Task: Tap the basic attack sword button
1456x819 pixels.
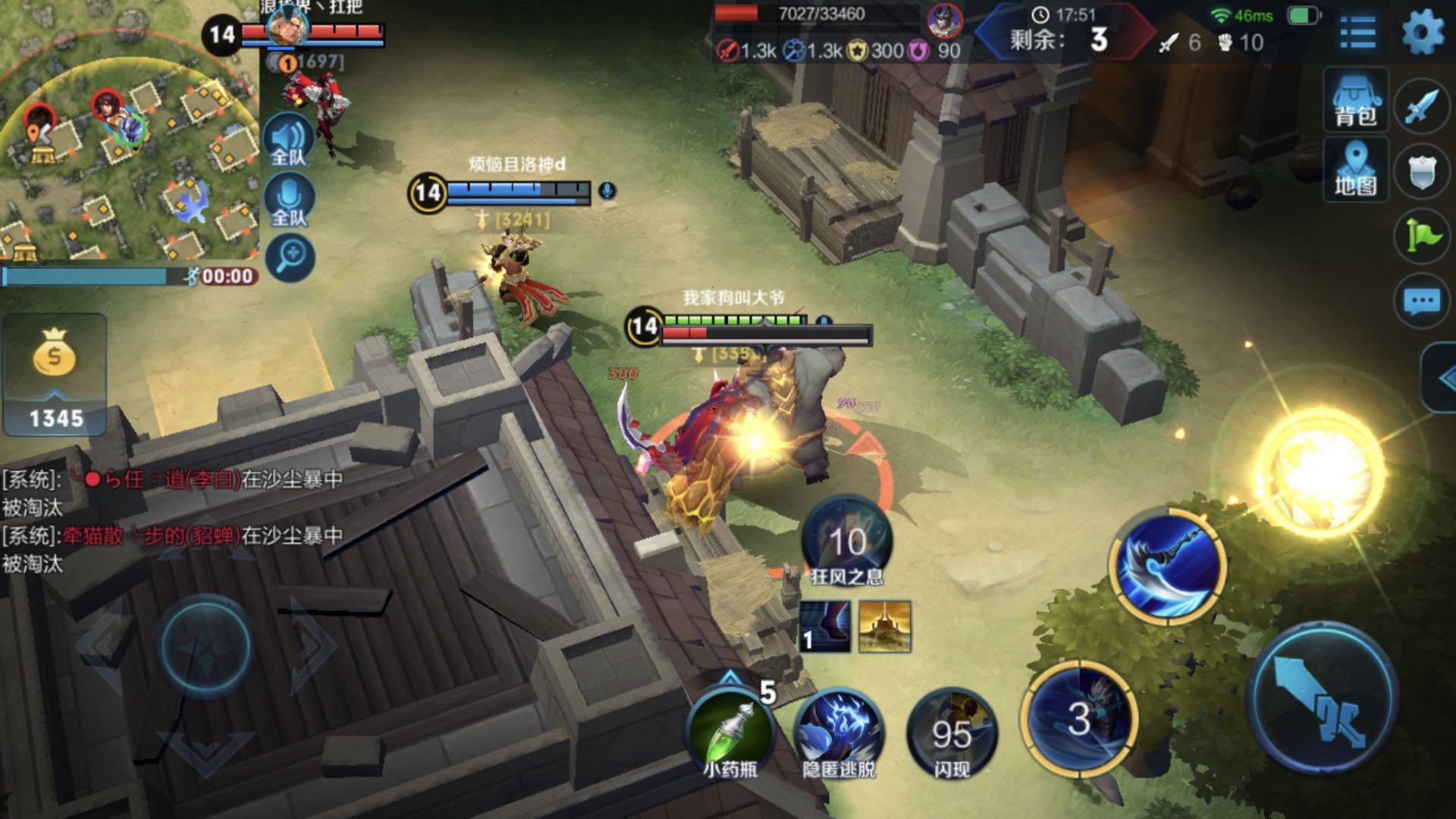Action: point(1322,698)
